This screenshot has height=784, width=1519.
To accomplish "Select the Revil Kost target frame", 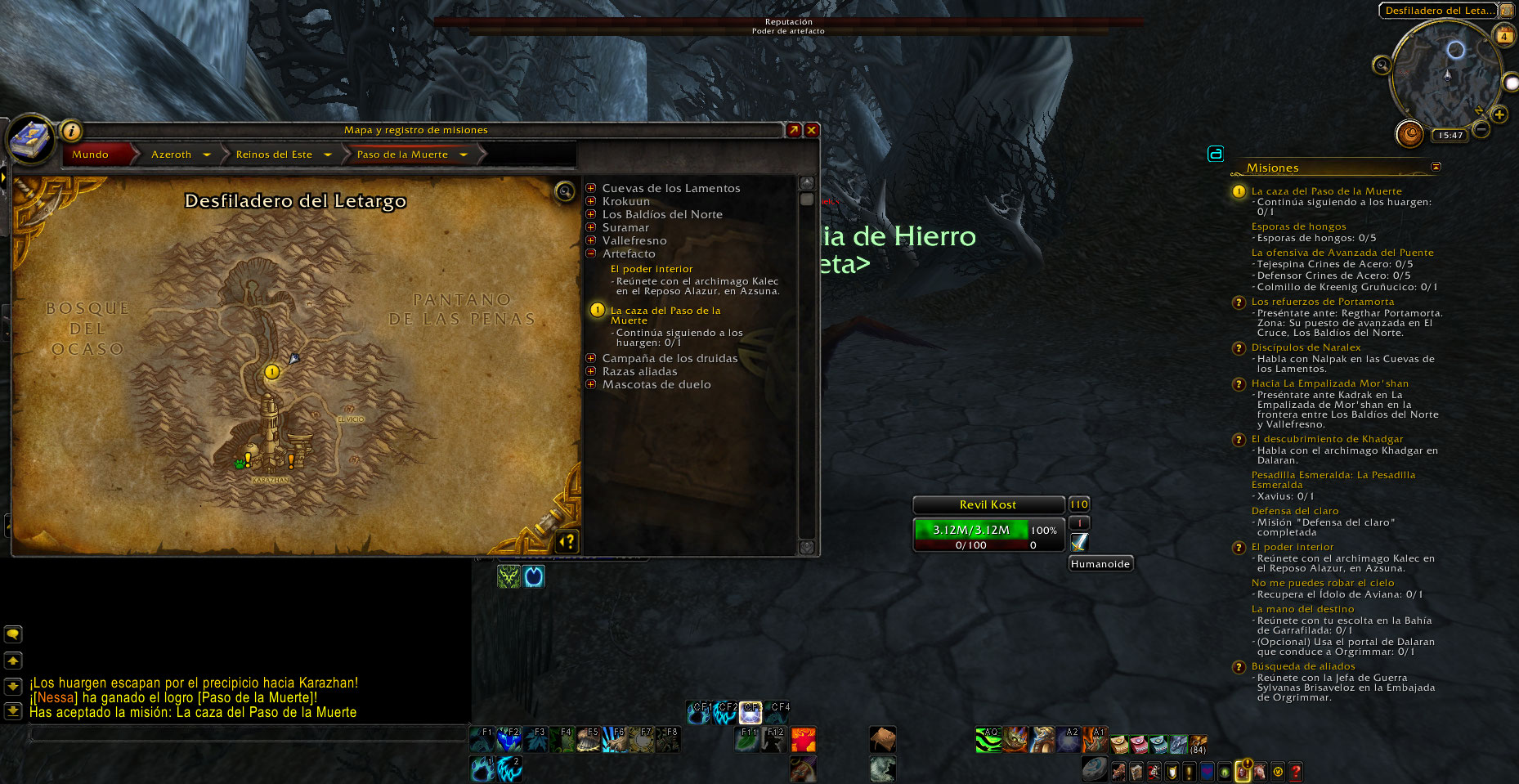I will [988, 505].
